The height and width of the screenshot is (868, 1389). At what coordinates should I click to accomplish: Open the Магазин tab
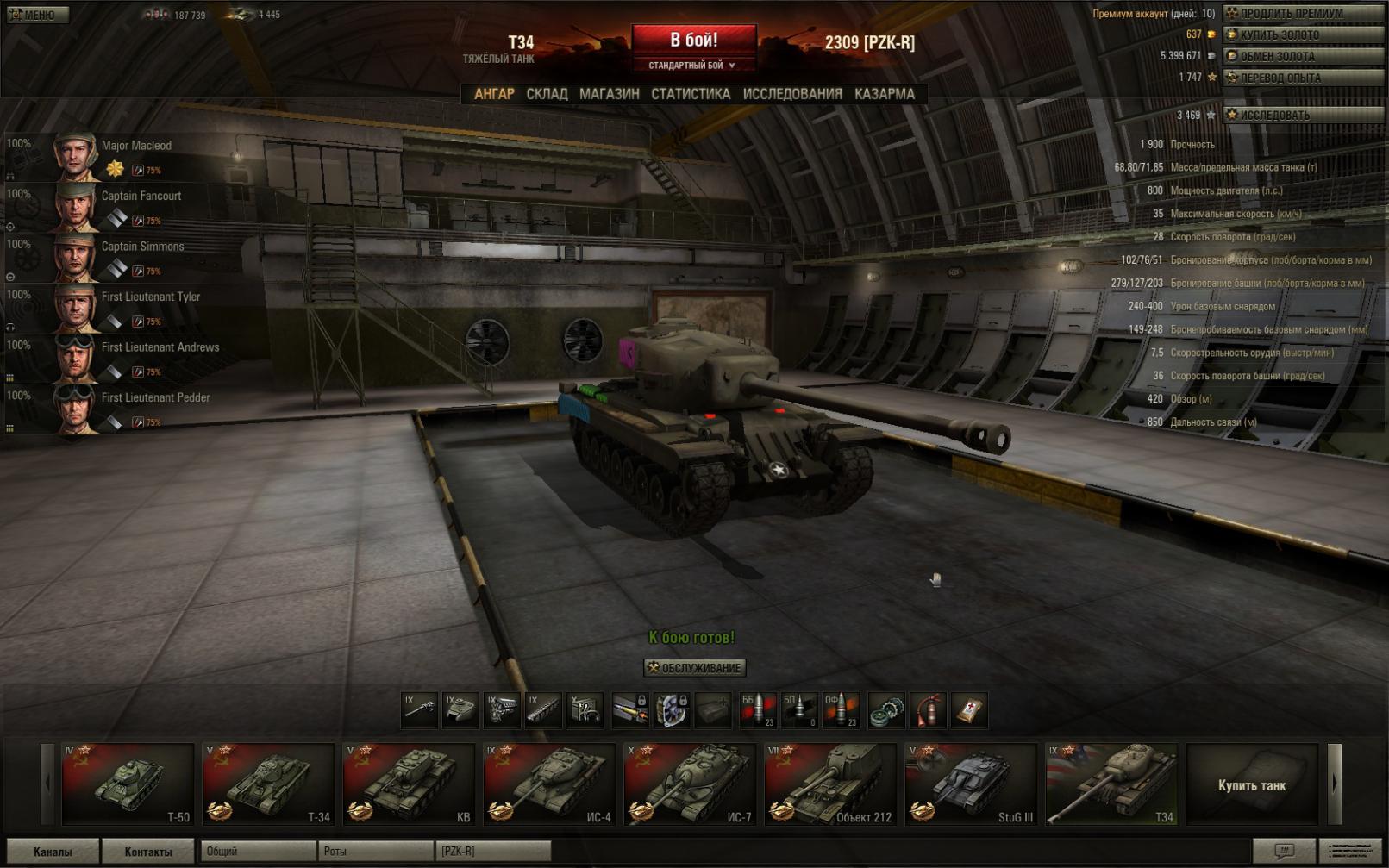pos(609,94)
